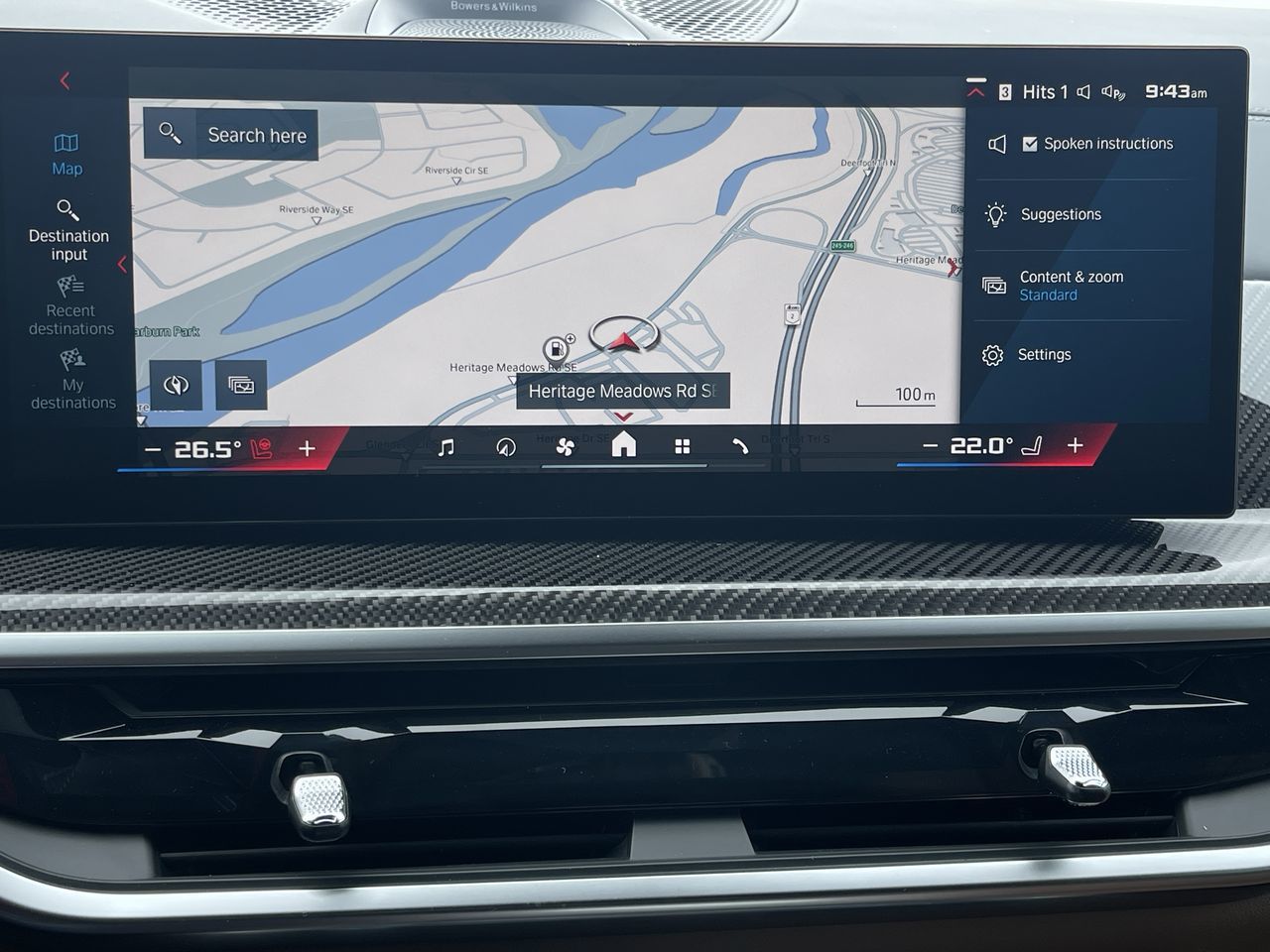Toggle driver seat heating beside 26.5°
Image resolution: width=1270 pixels, height=952 pixels.
(260, 448)
